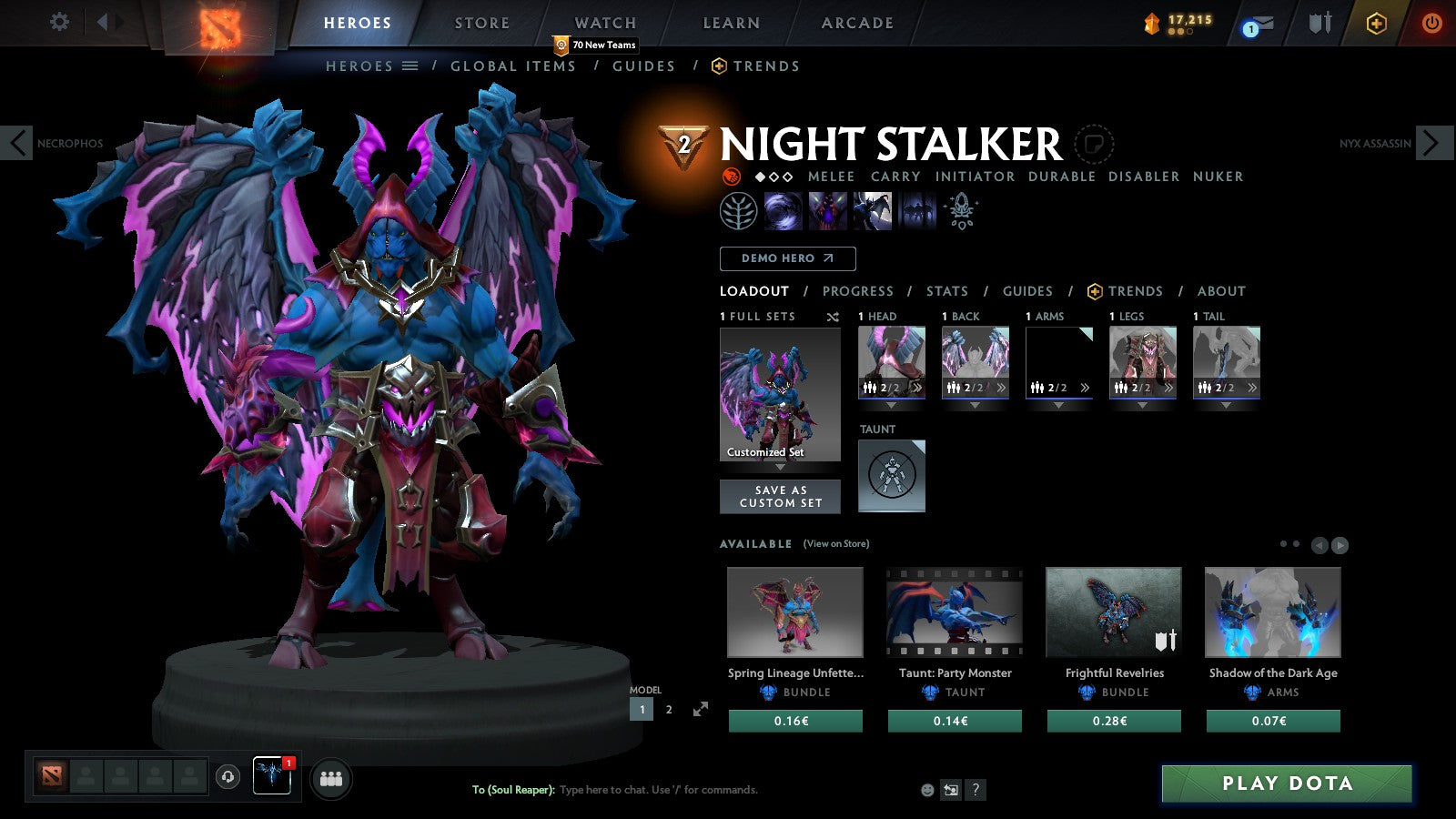Open the About tab
The height and width of the screenshot is (819, 1456).
coord(1221,291)
